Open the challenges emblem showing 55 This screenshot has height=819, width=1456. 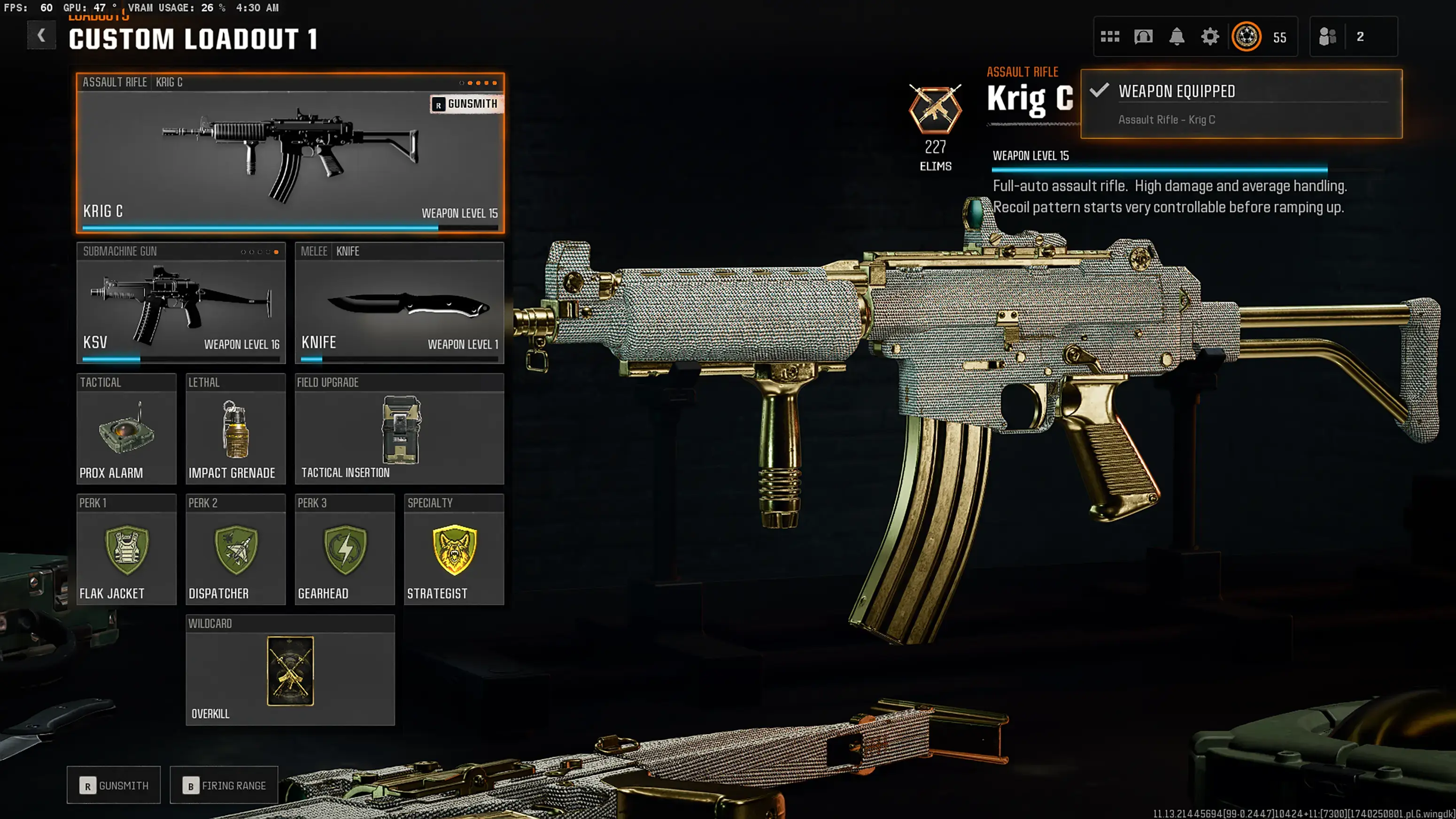pos(1247,36)
